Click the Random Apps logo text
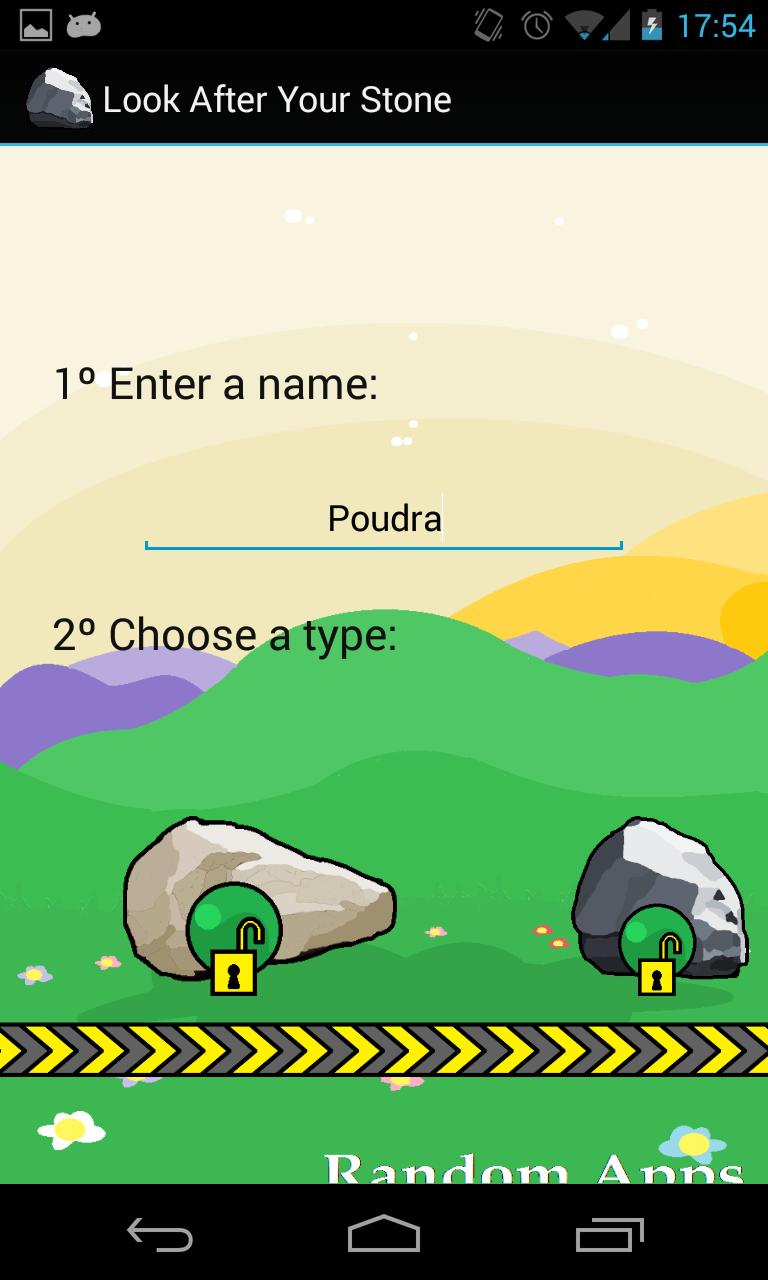Image resolution: width=768 pixels, height=1280 pixels. (x=534, y=1167)
